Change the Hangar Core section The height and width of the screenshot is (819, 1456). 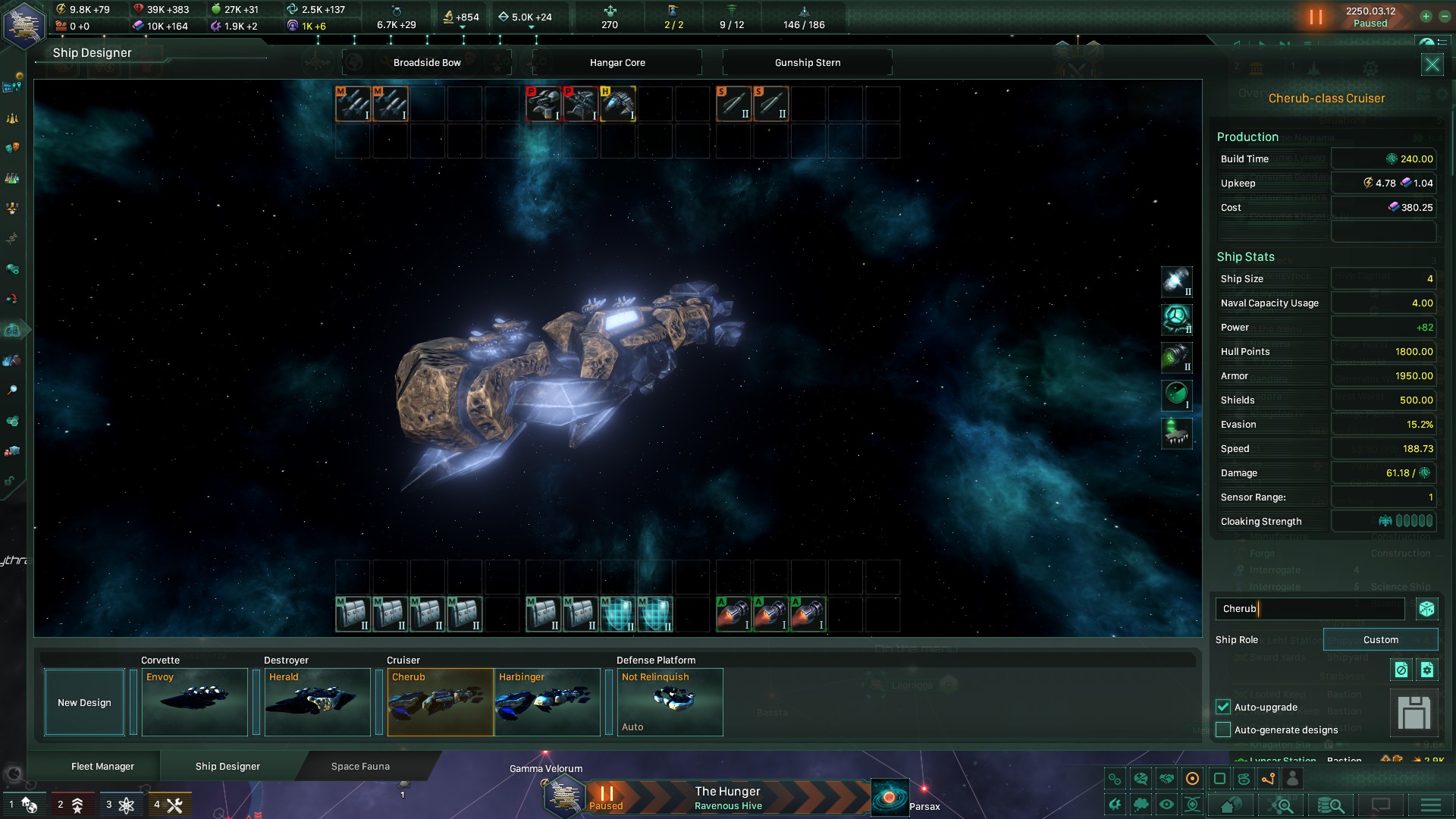[617, 62]
